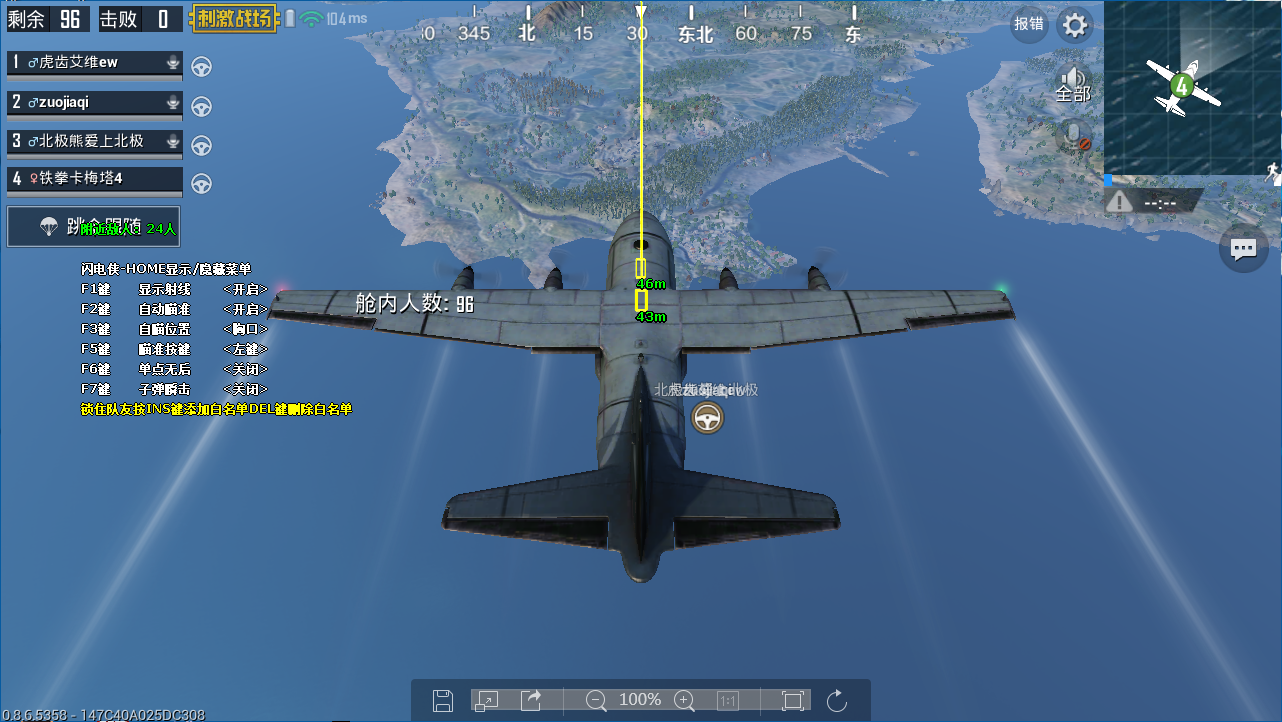Click the blue progress bar under the minimap
This screenshot has height=722, width=1282.
[1106, 180]
